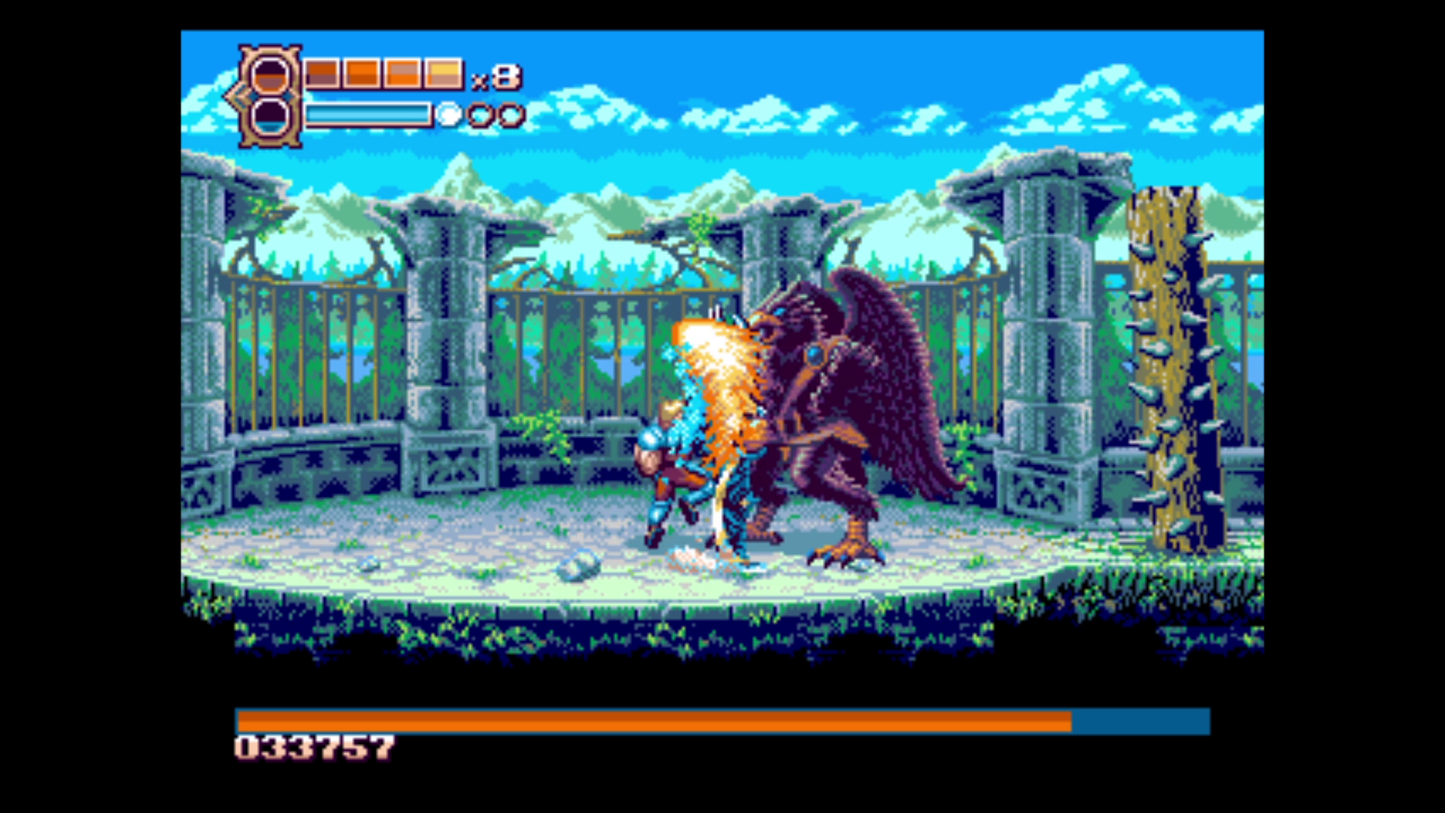Image resolution: width=1445 pixels, height=813 pixels.
Task: Open the upper health segment row
Action: tap(380, 73)
